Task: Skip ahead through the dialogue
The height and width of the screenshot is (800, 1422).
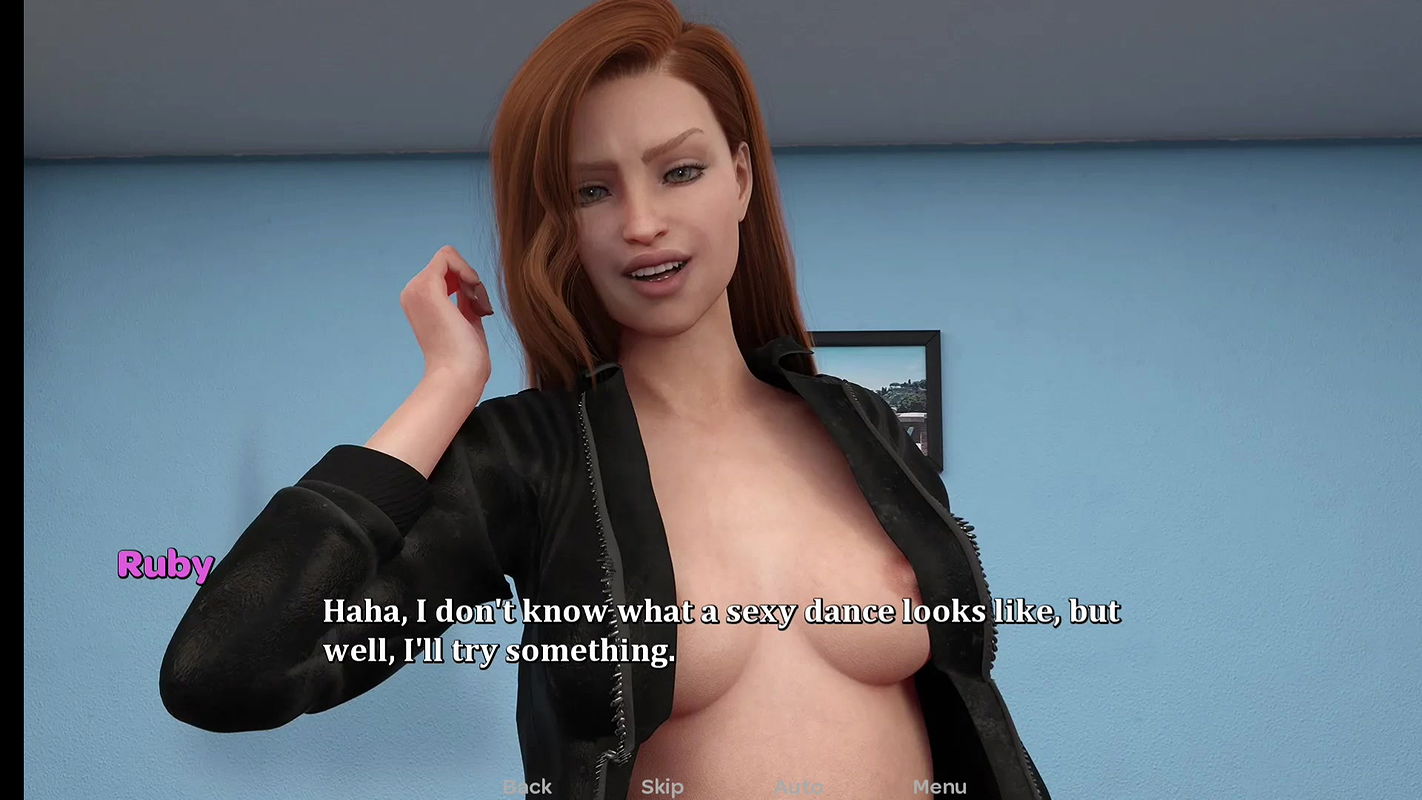Action: [x=662, y=787]
